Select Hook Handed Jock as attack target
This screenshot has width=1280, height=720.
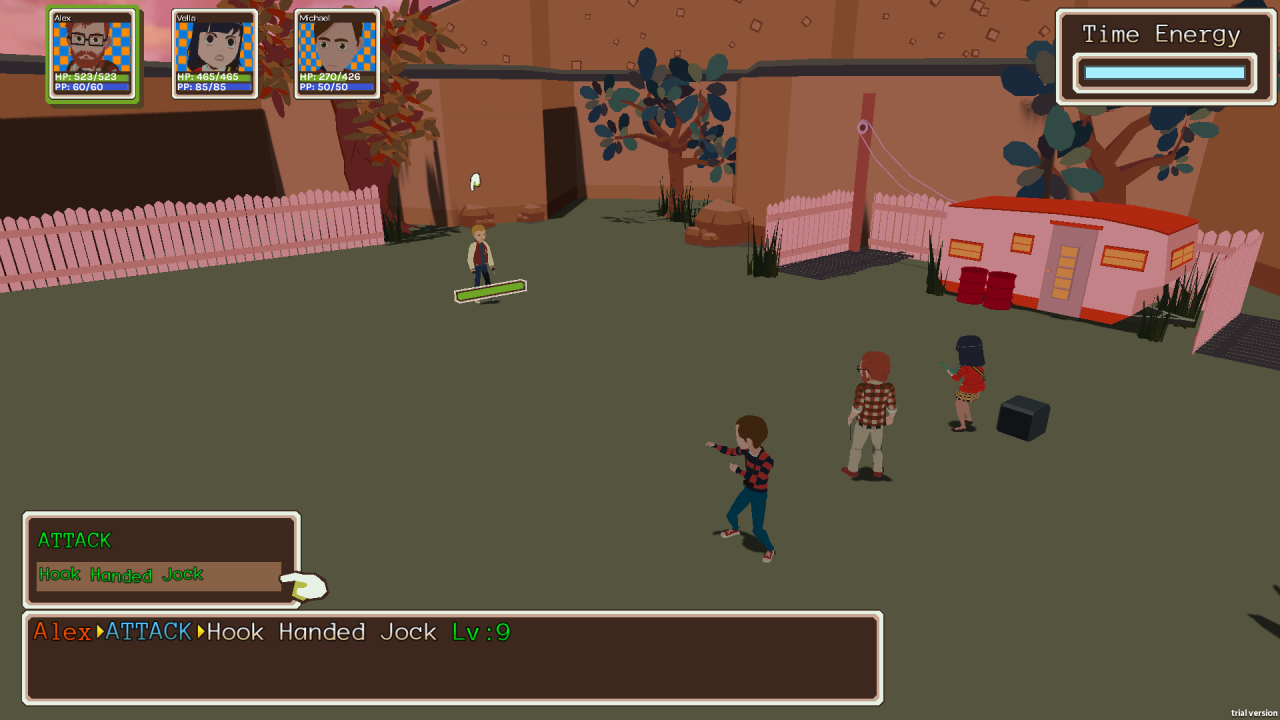click(x=158, y=575)
